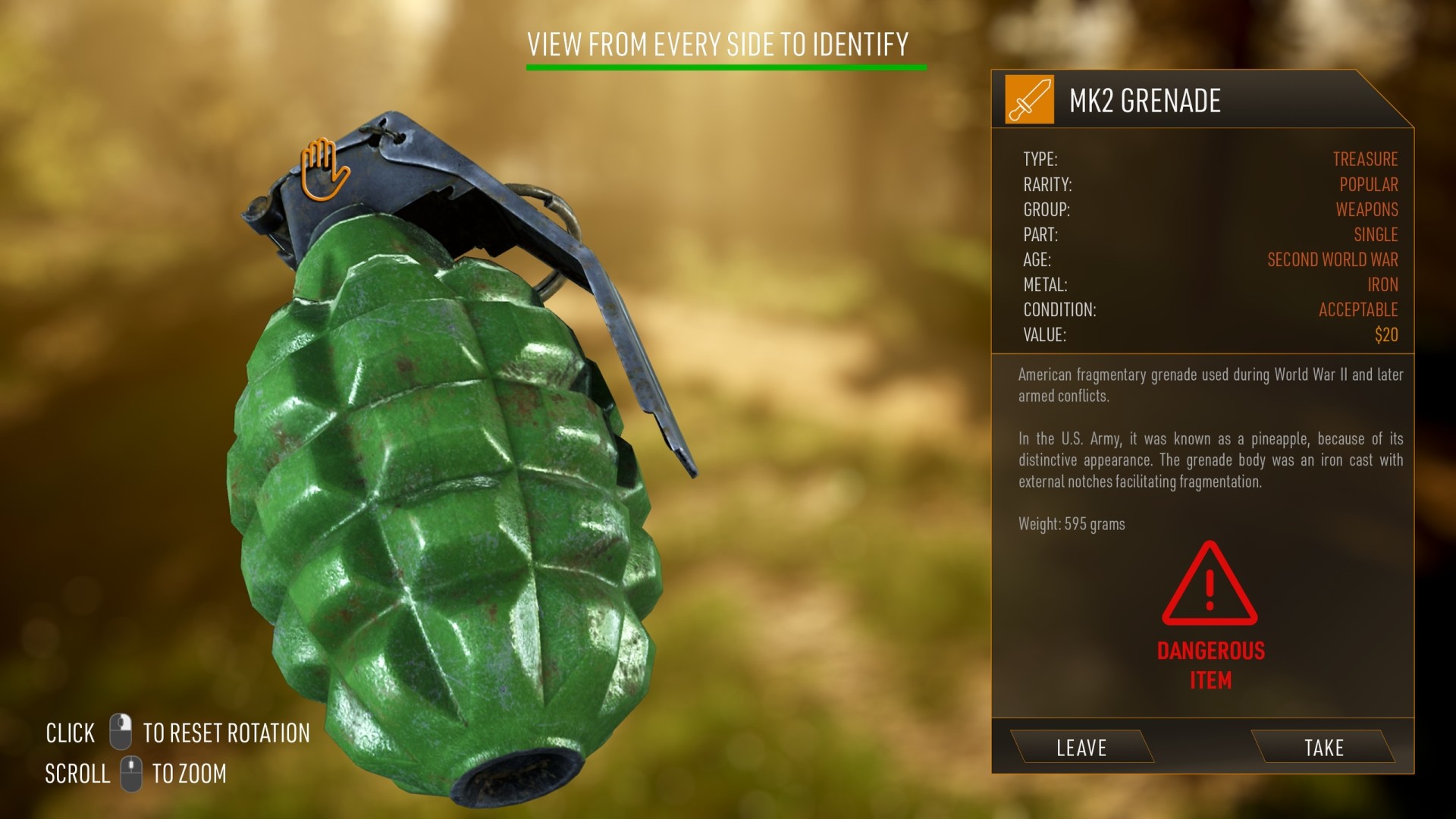Select the $20 value amount

click(x=1388, y=334)
